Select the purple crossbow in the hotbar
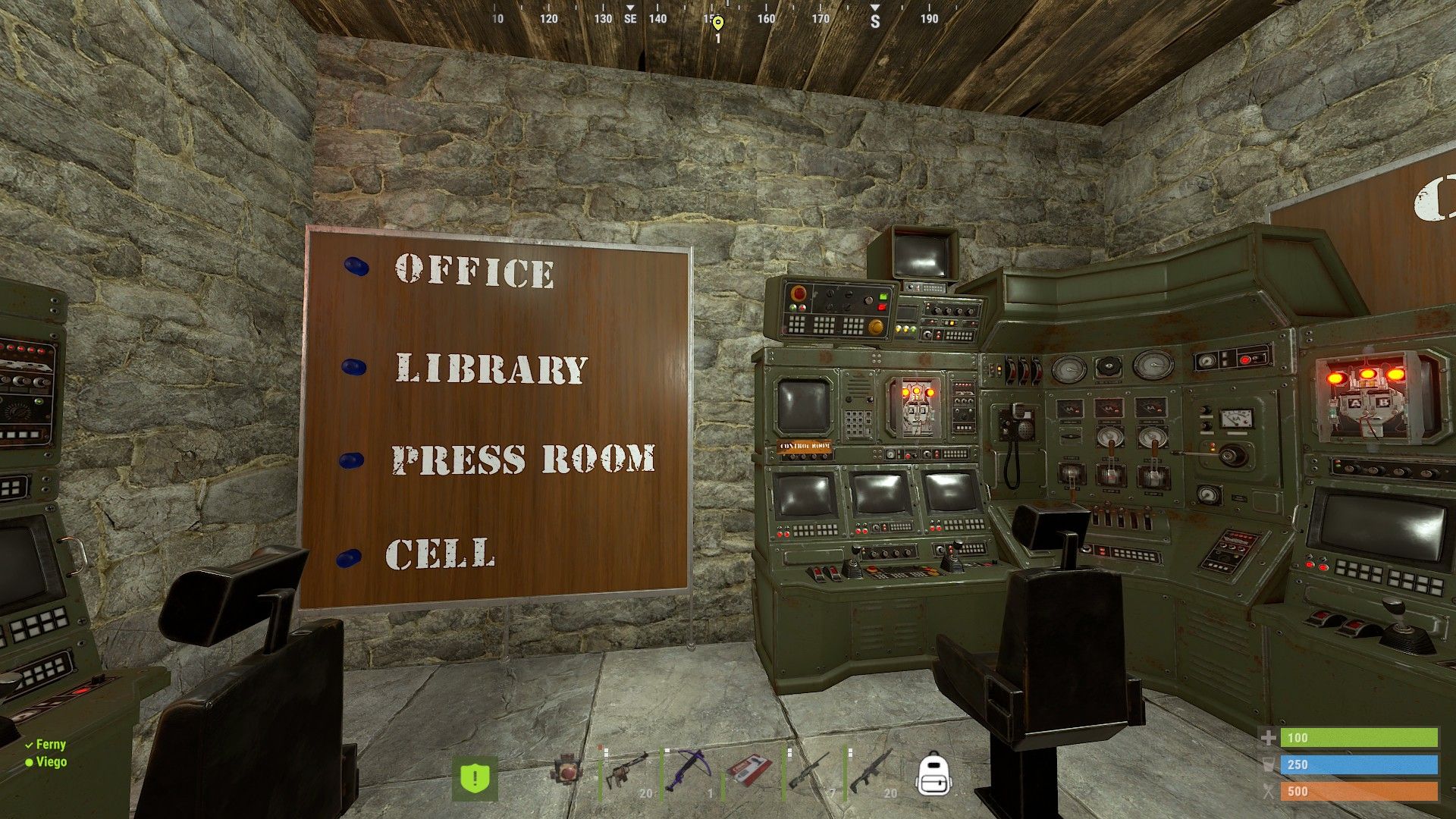The width and height of the screenshot is (1456, 819). tap(688, 770)
